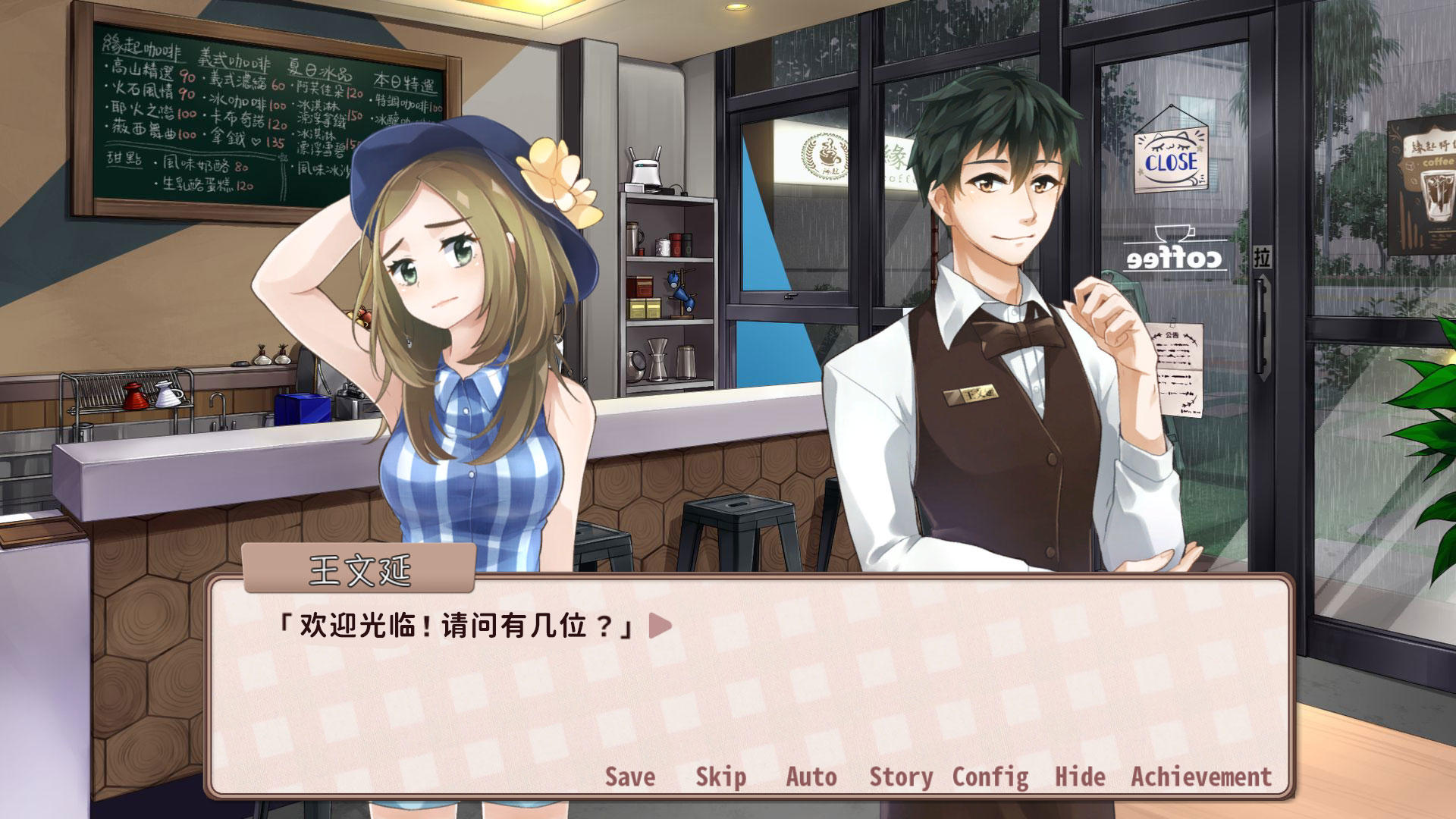Hide the dialogue box with the Hide option
This screenshot has width=1456, height=819.
[1080, 777]
